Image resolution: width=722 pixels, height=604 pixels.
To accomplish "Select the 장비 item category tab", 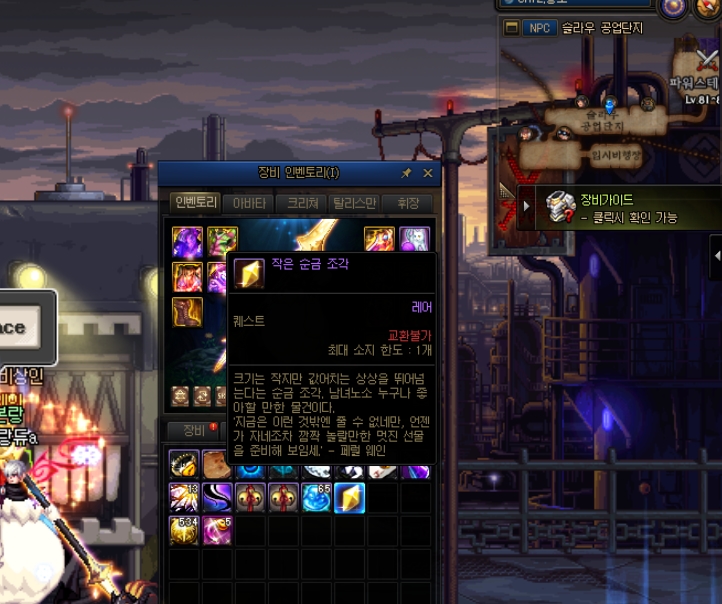I will [194, 431].
